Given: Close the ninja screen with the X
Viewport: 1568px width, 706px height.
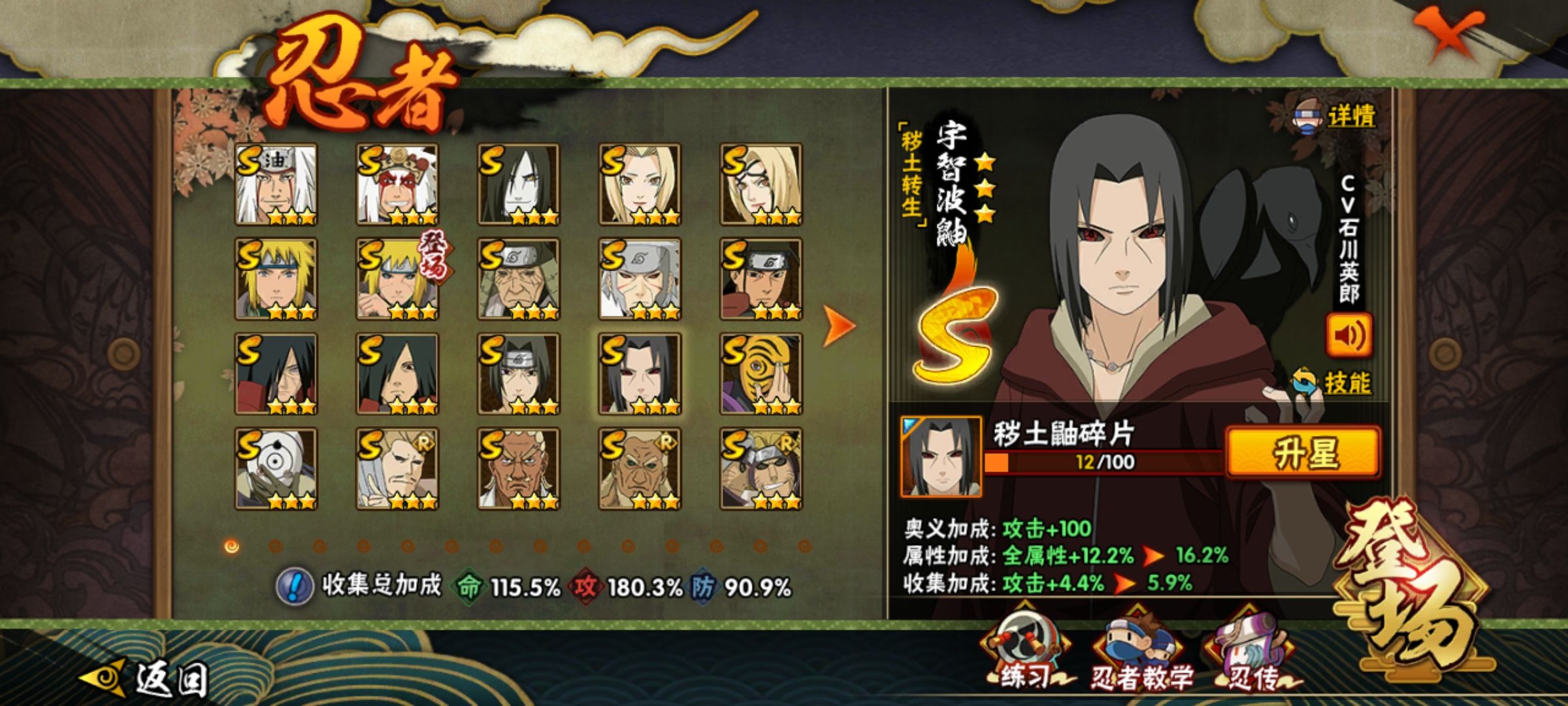Looking at the screenshot, I should click(x=1448, y=34).
